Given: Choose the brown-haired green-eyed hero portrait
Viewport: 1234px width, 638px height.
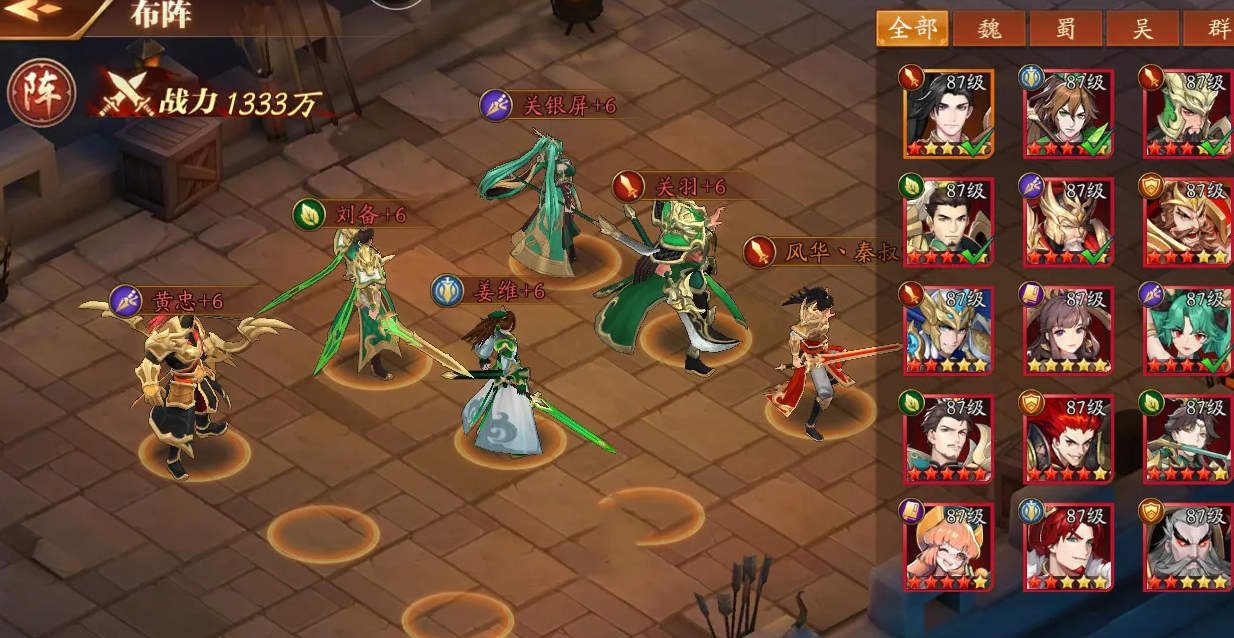Looking at the screenshot, I should point(1067,112).
